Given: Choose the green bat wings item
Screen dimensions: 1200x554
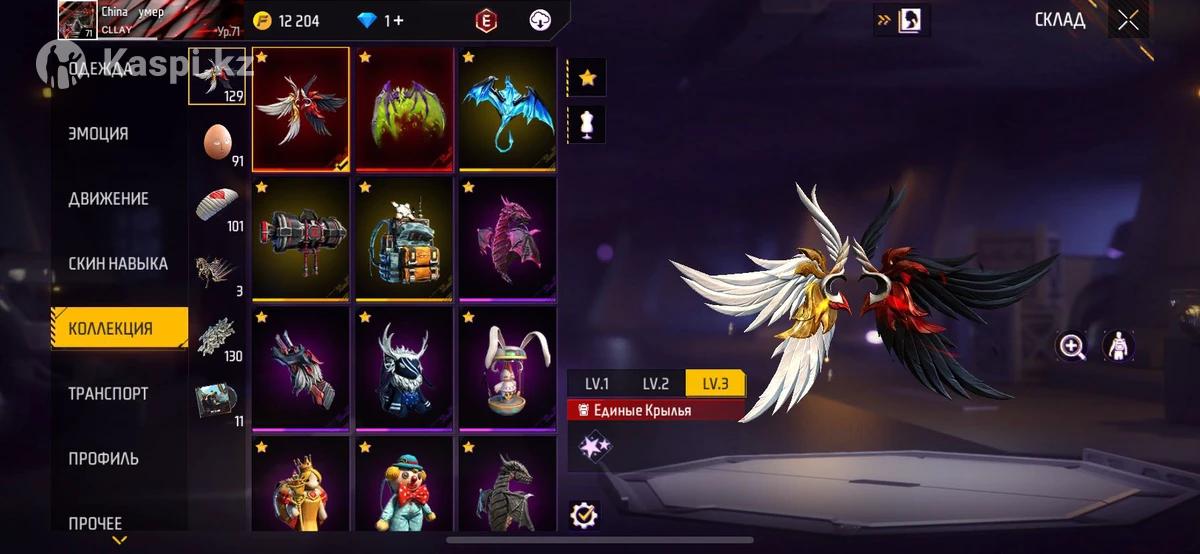Looking at the screenshot, I should tap(406, 109).
